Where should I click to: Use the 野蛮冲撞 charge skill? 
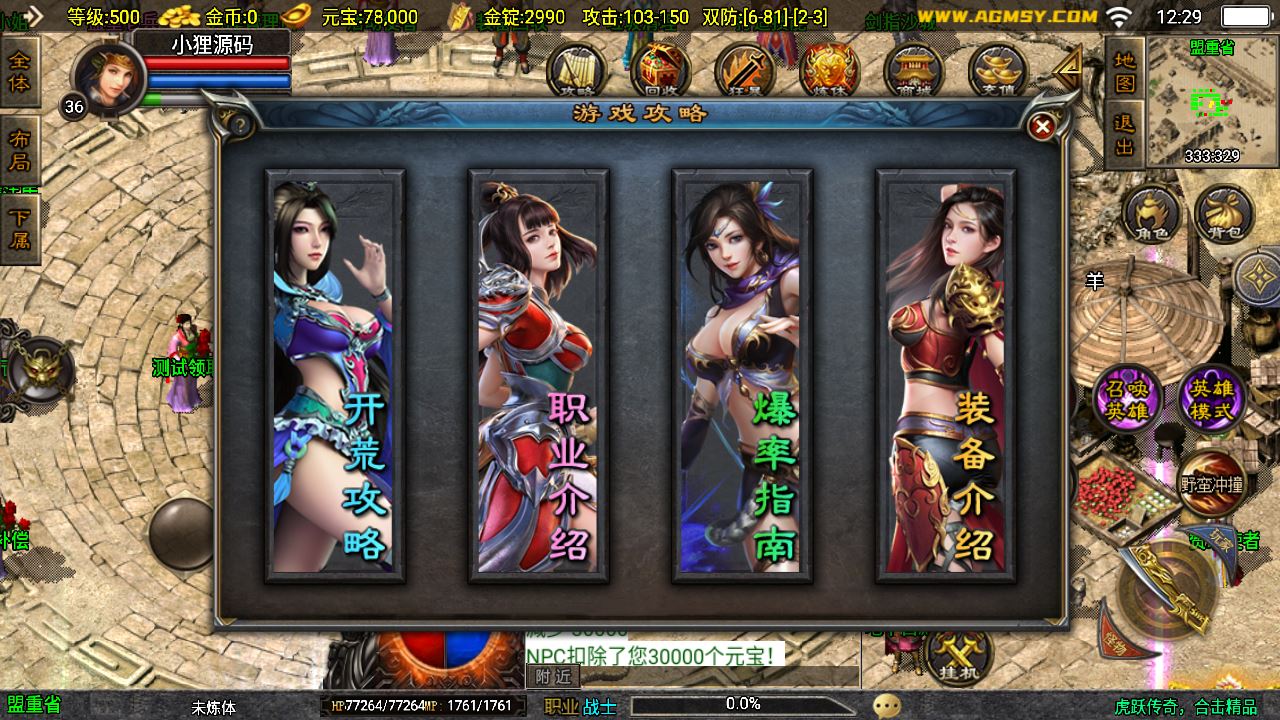click(1211, 485)
